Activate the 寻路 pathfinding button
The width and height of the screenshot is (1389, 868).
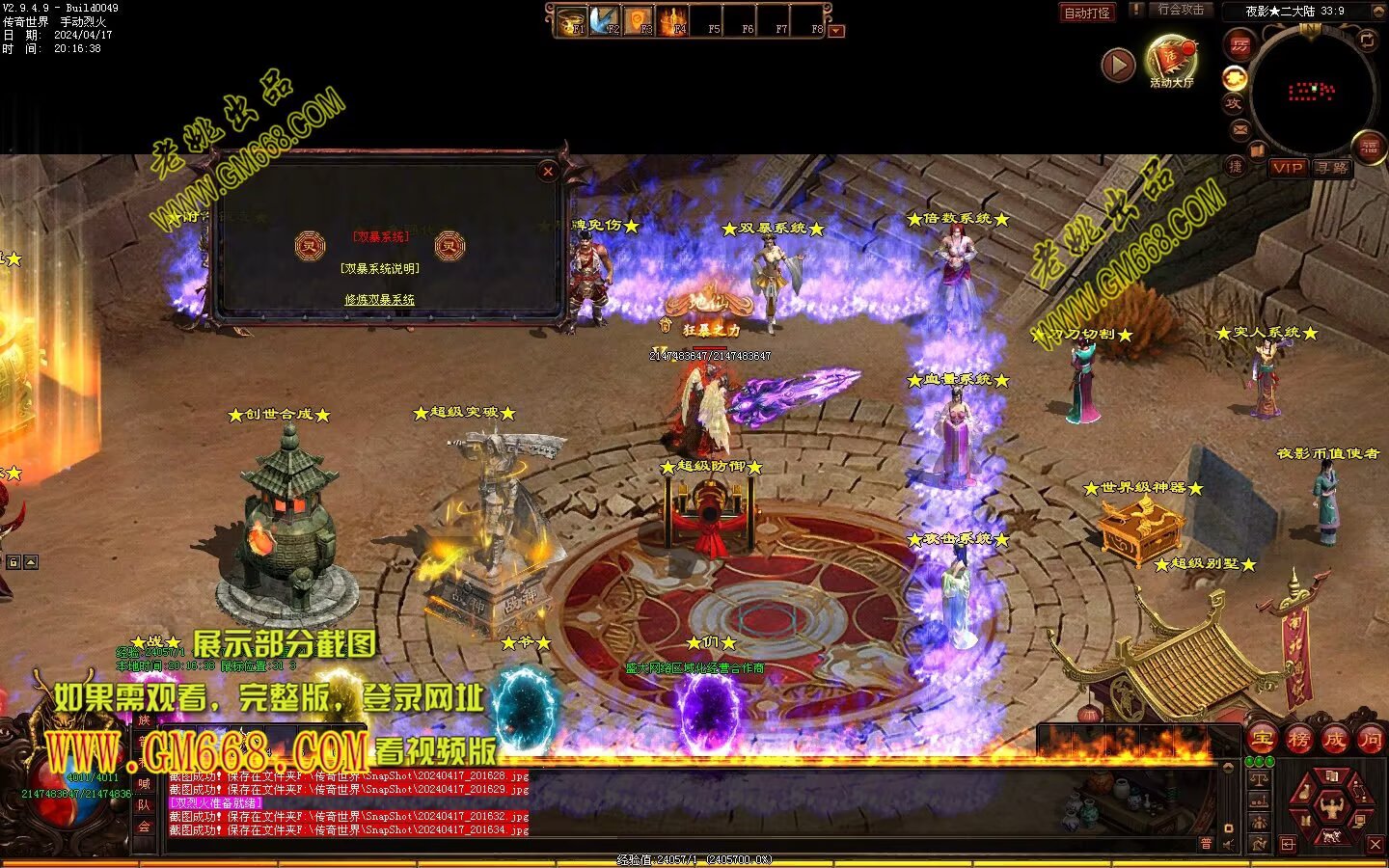(x=1332, y=168)
